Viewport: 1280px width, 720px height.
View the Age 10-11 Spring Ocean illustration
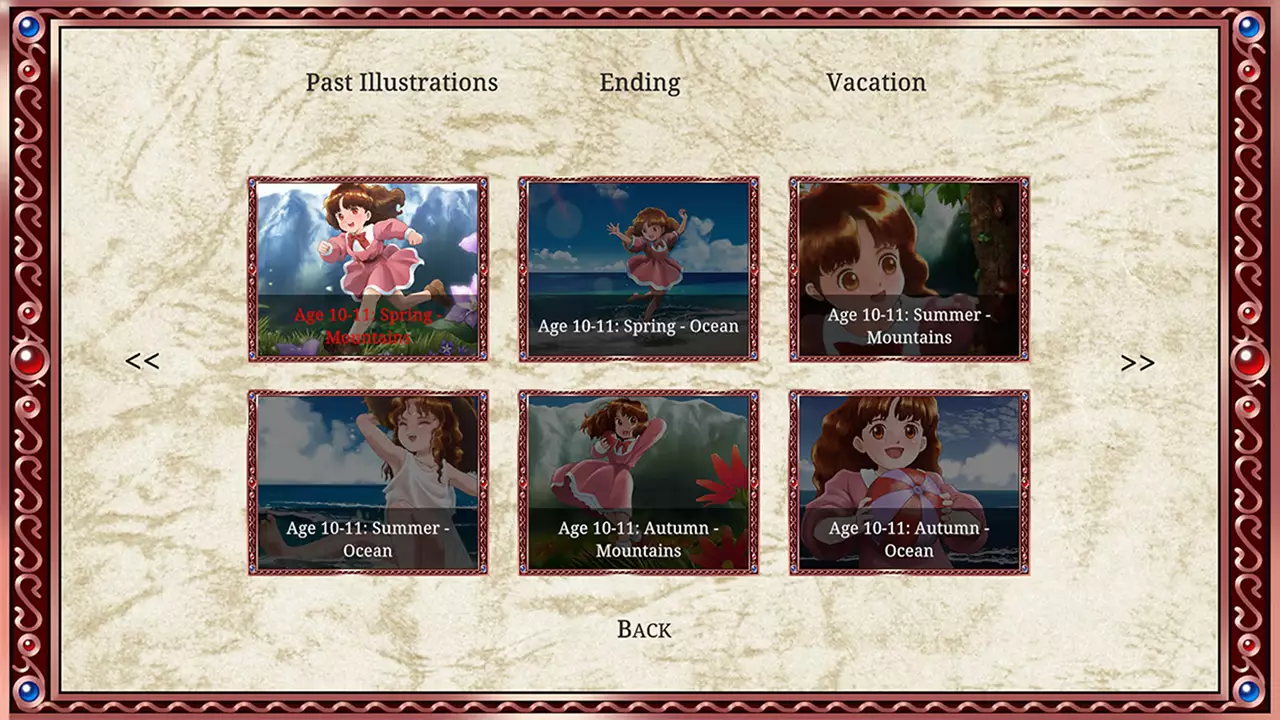(x=638, y=268)
